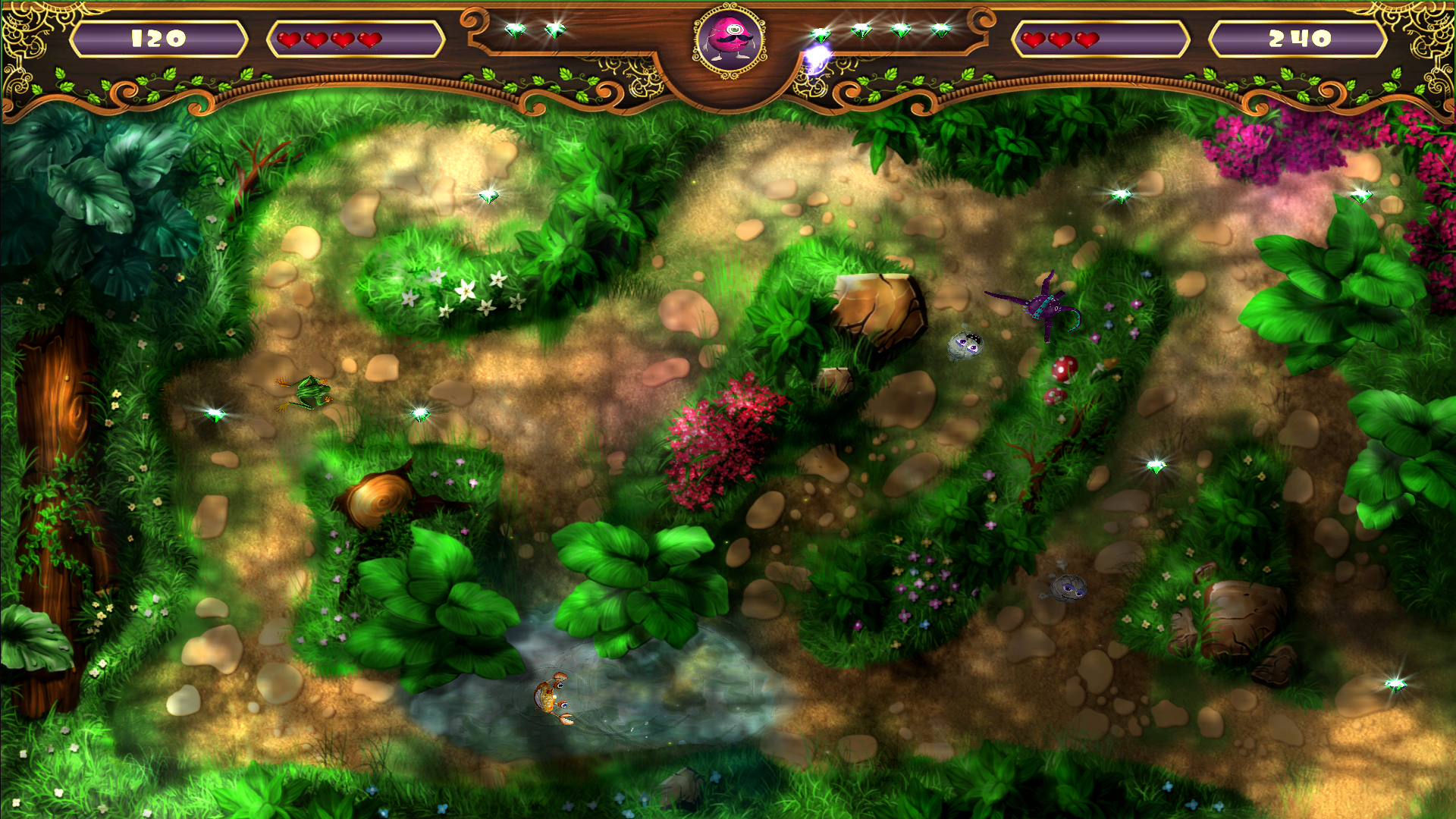1456x819 pixels.
Task: Click the spiral tree stump on the left path
Action: (379, 497)
